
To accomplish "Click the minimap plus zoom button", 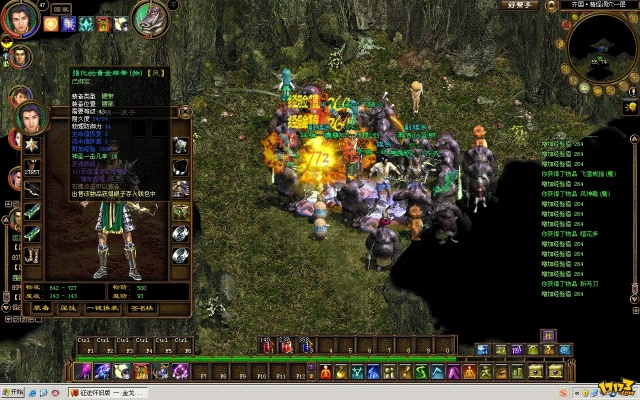I will [x=632, y=76].
